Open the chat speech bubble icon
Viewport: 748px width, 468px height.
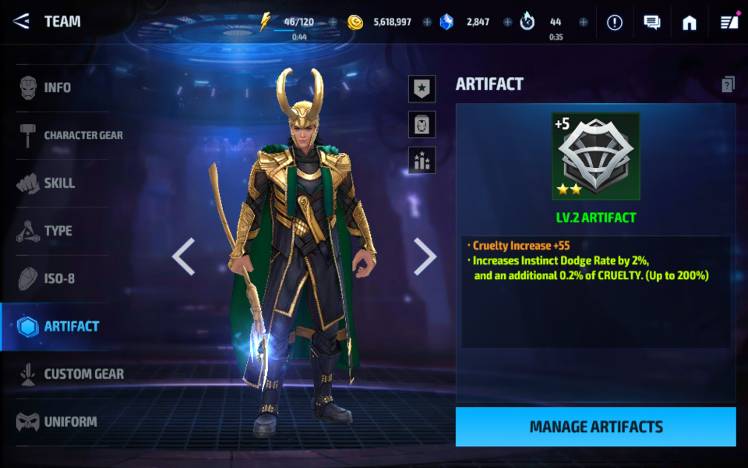[652, 22]
